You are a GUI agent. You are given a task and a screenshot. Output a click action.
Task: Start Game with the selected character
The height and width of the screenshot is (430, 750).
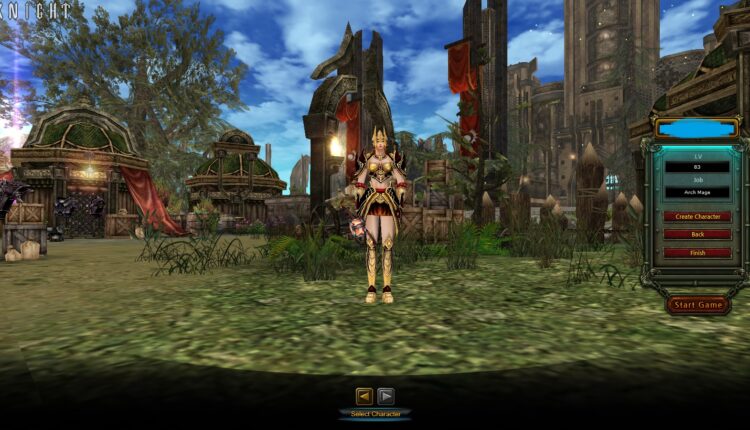[x=697, y=305]
